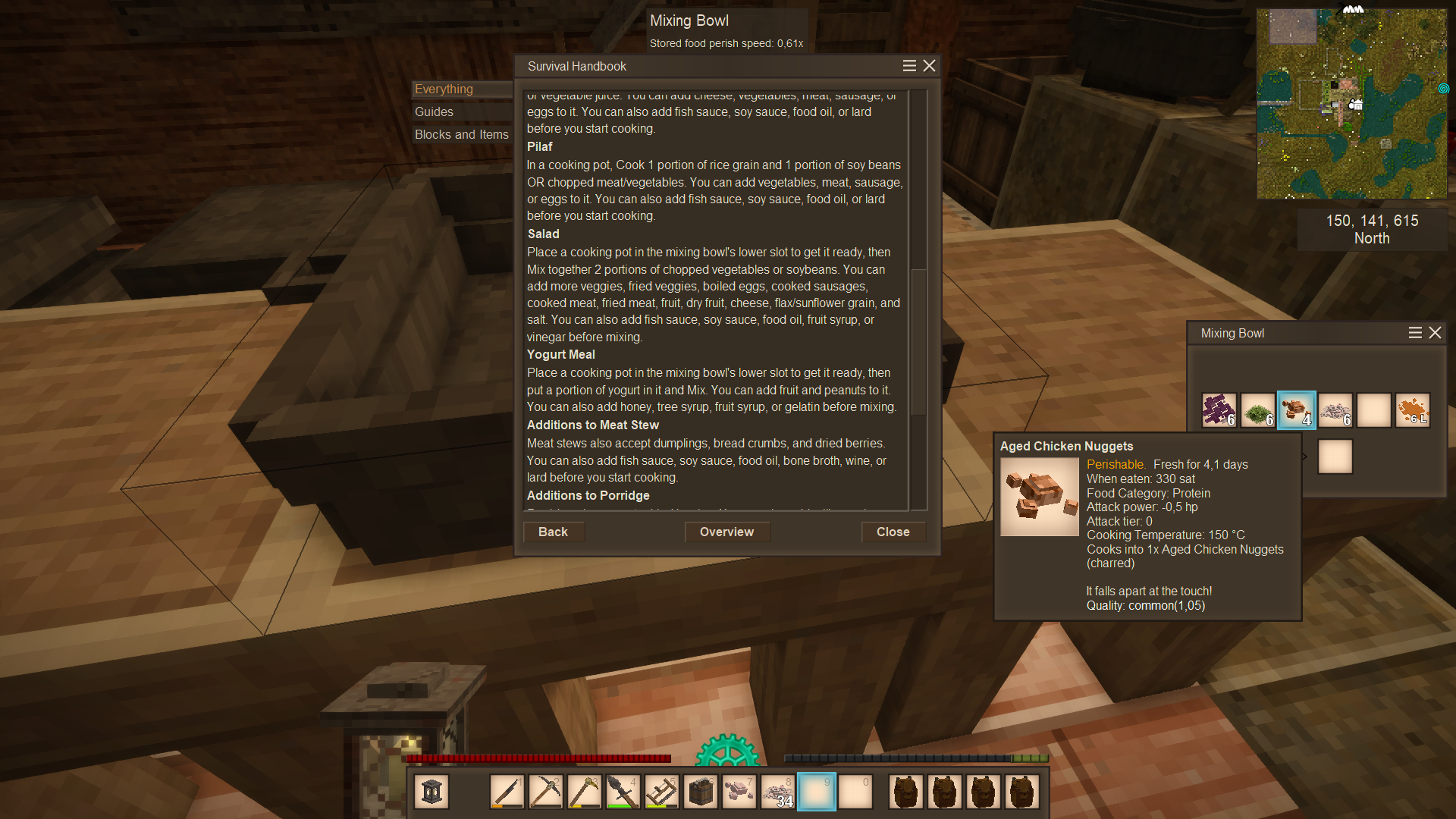Go back in the Survival Handbook

tap(553, 532)
